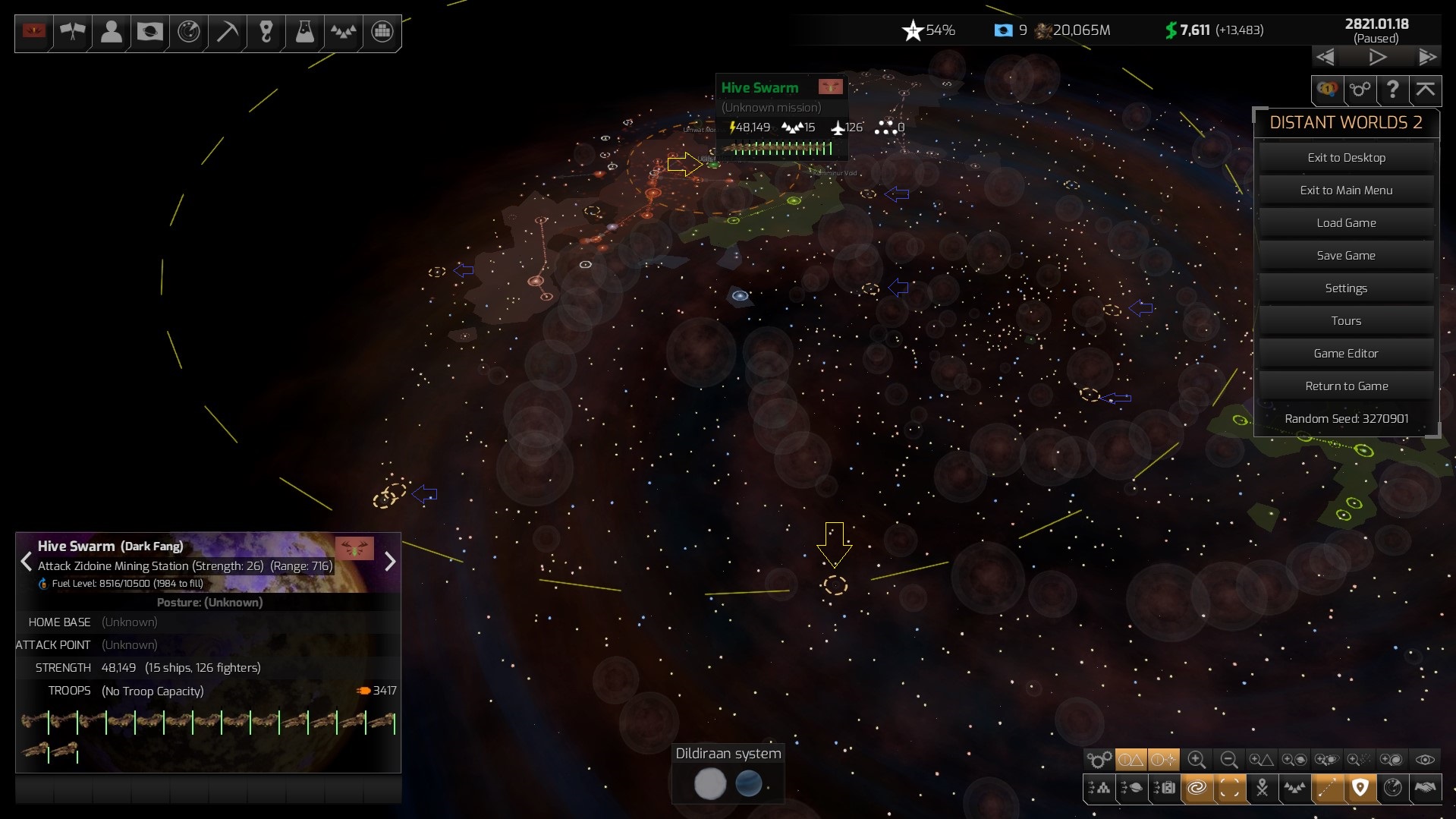Image resolution: width=1456 pixels, height=819 pixels.
Task: Select Save Game in the menu
Action: pyautogui.click(x=1346, y=256)
